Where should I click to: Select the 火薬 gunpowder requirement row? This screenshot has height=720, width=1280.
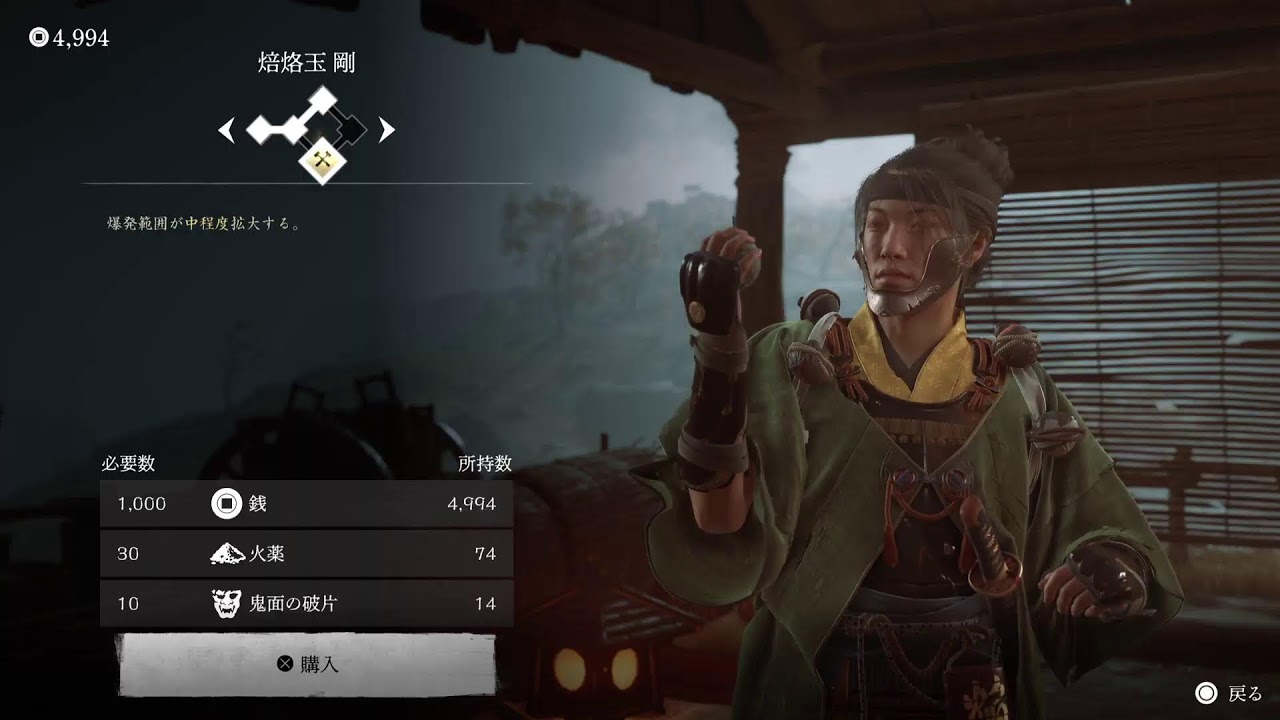pyautogui.click(x=306, y=554)
